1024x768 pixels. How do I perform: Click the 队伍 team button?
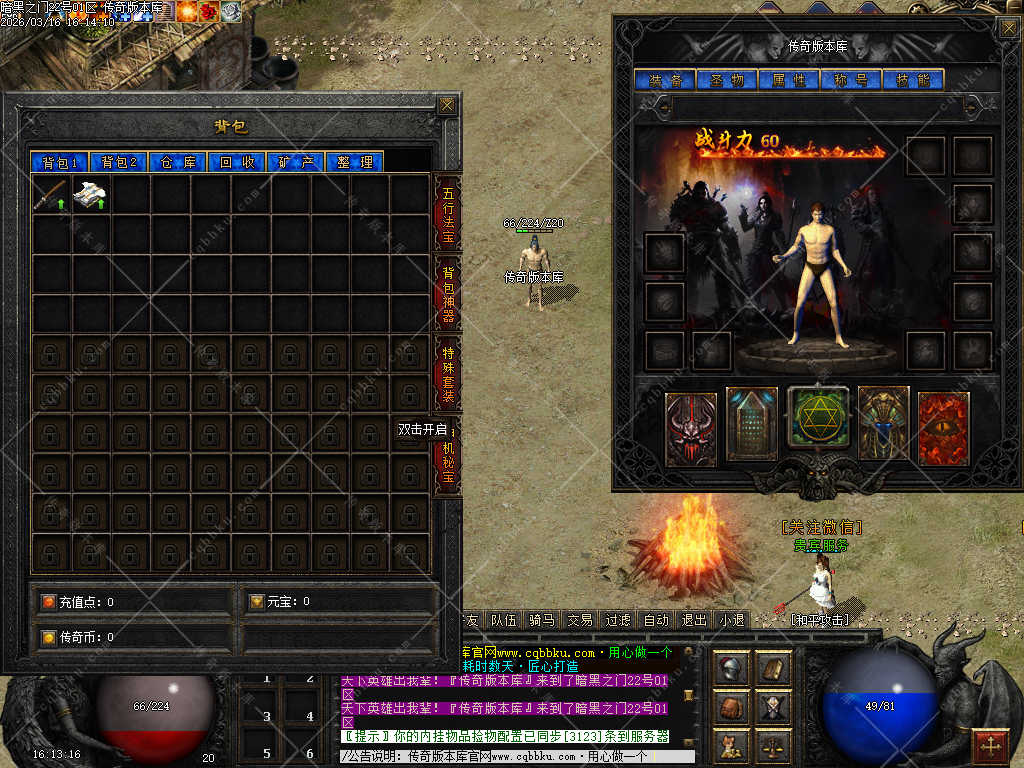tap(504, 620)
